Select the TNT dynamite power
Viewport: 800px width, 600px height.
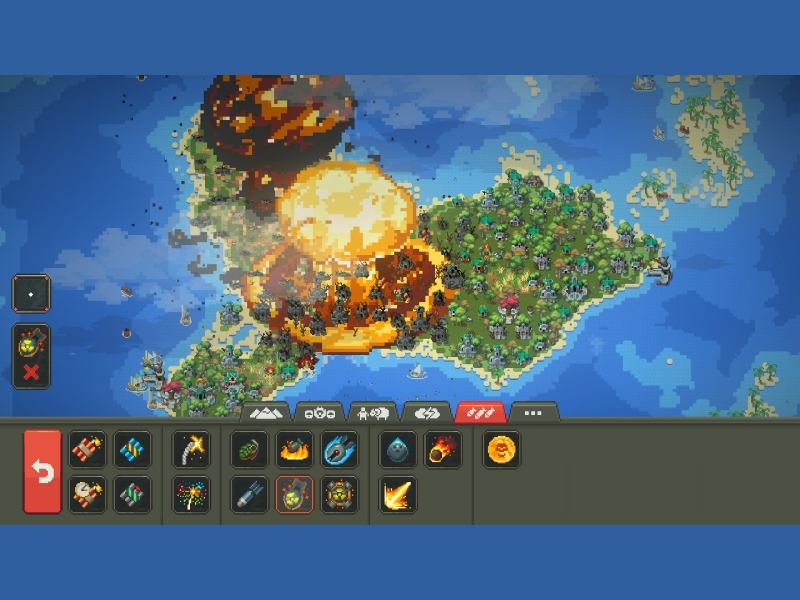click(x=87, y=450)
